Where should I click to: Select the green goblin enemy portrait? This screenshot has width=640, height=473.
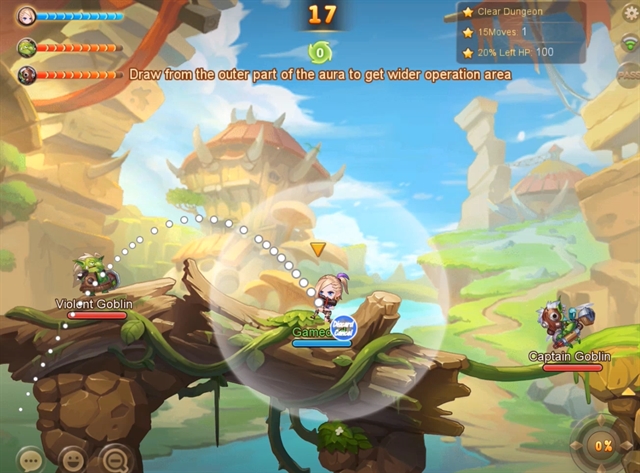(26, 46)
